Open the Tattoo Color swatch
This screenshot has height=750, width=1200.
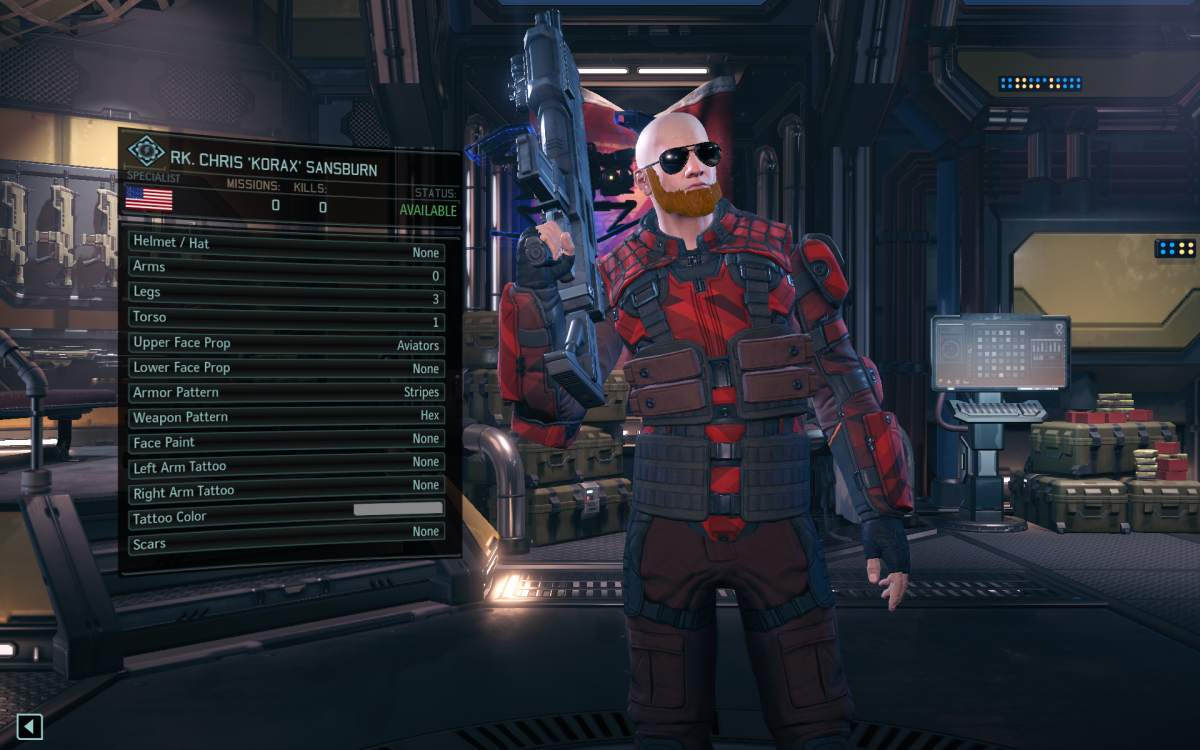point(397,510)
